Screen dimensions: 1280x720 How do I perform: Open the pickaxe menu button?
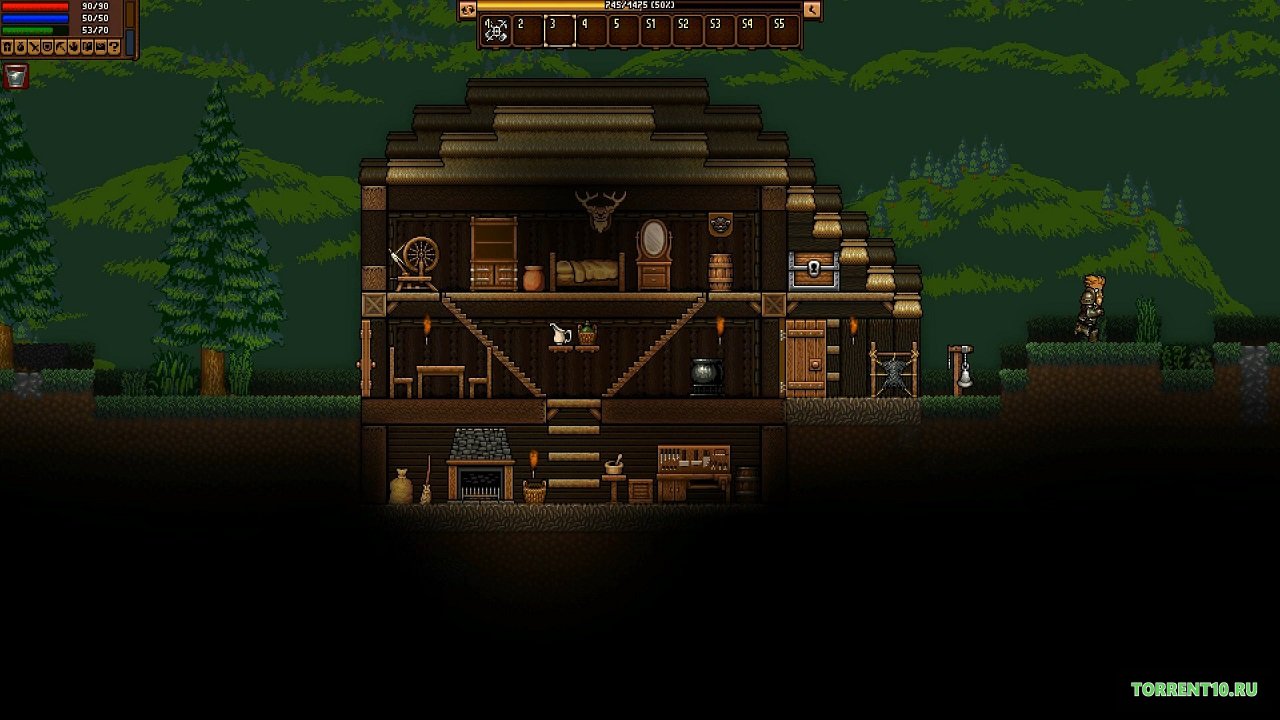tap(61, 47)
